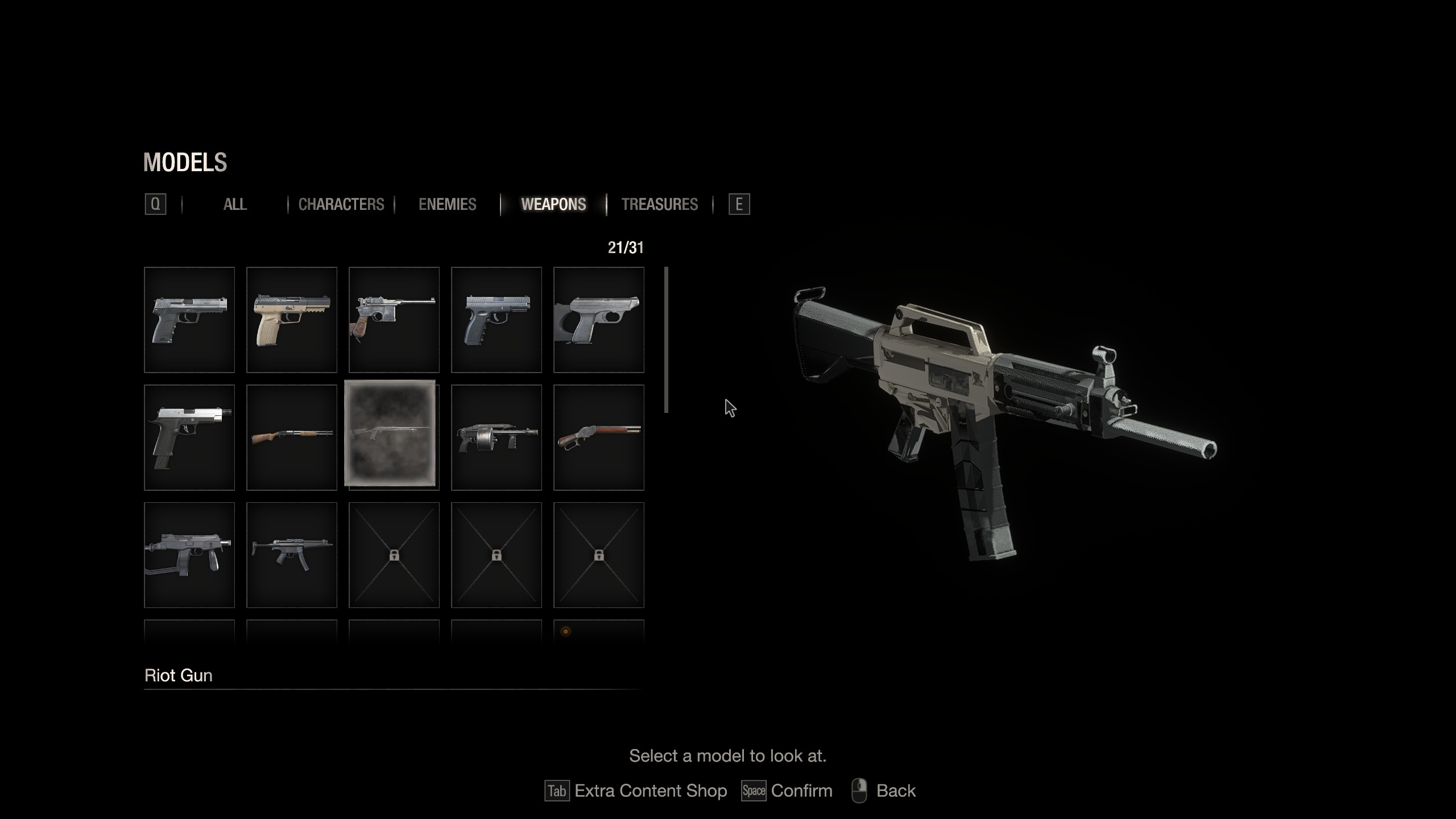View the TMP submachine gun model

[x=189, y=555]
